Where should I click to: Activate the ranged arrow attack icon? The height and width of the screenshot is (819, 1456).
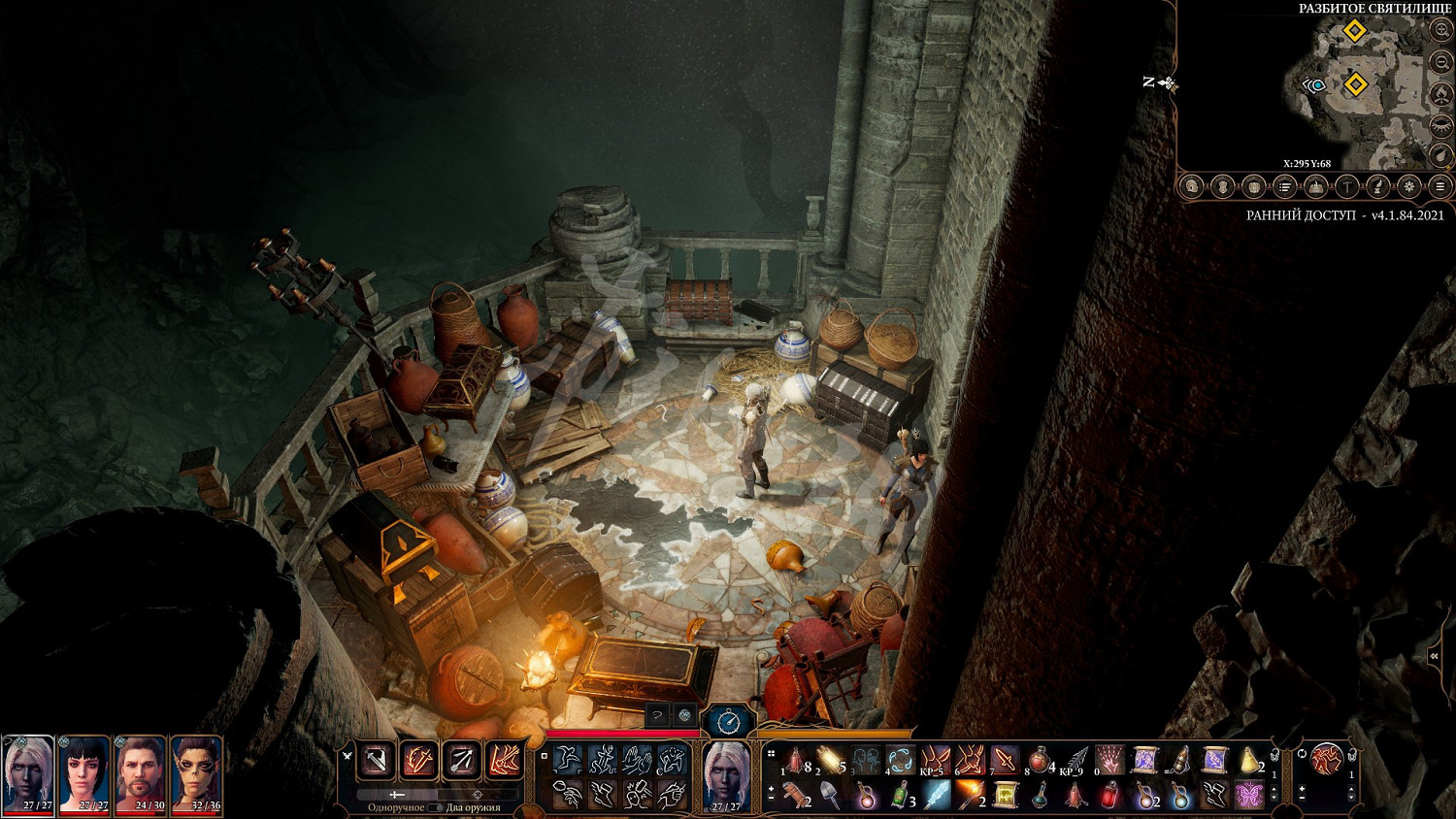coord(461,761)
